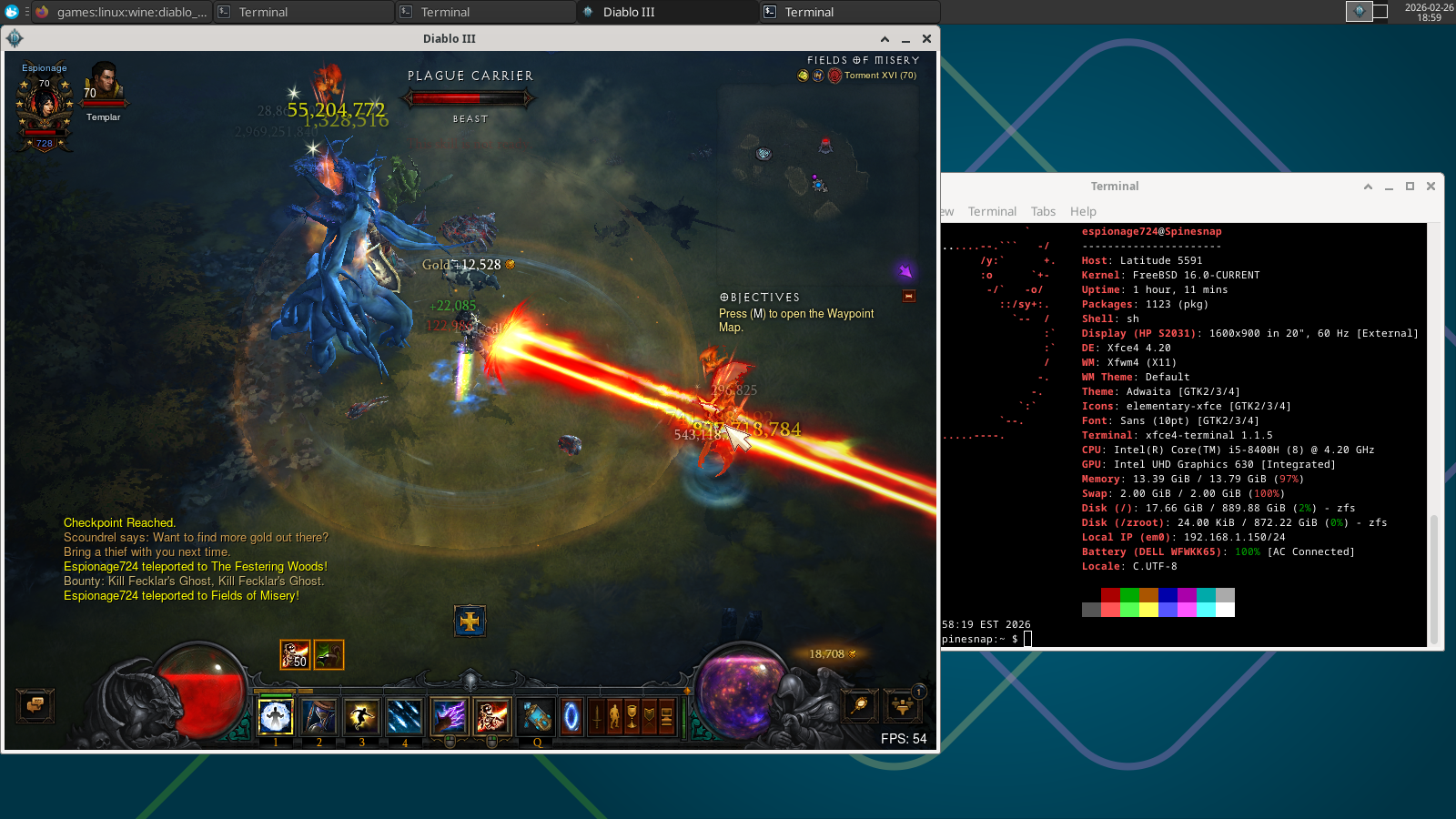Cast the Teleport skill in slot 3
1456x819 pixels.
coord(361,718)
